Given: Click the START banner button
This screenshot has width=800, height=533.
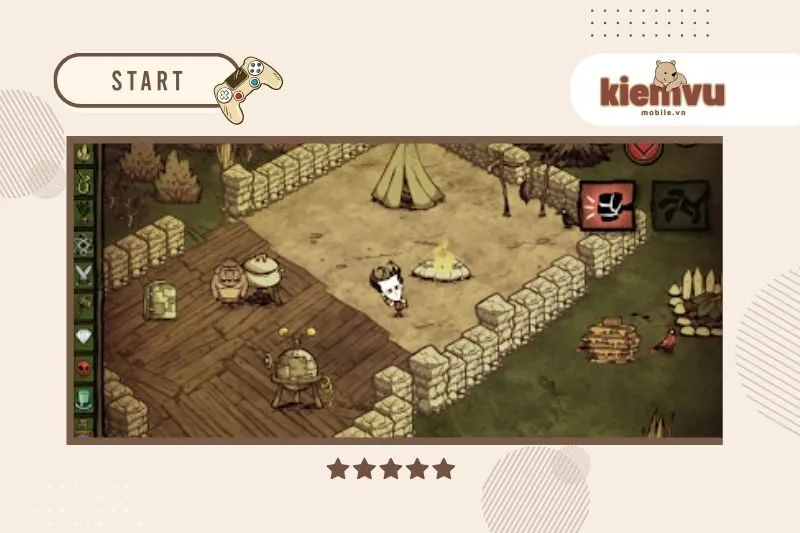Looking at the screenshot, I should click(147, 81).
